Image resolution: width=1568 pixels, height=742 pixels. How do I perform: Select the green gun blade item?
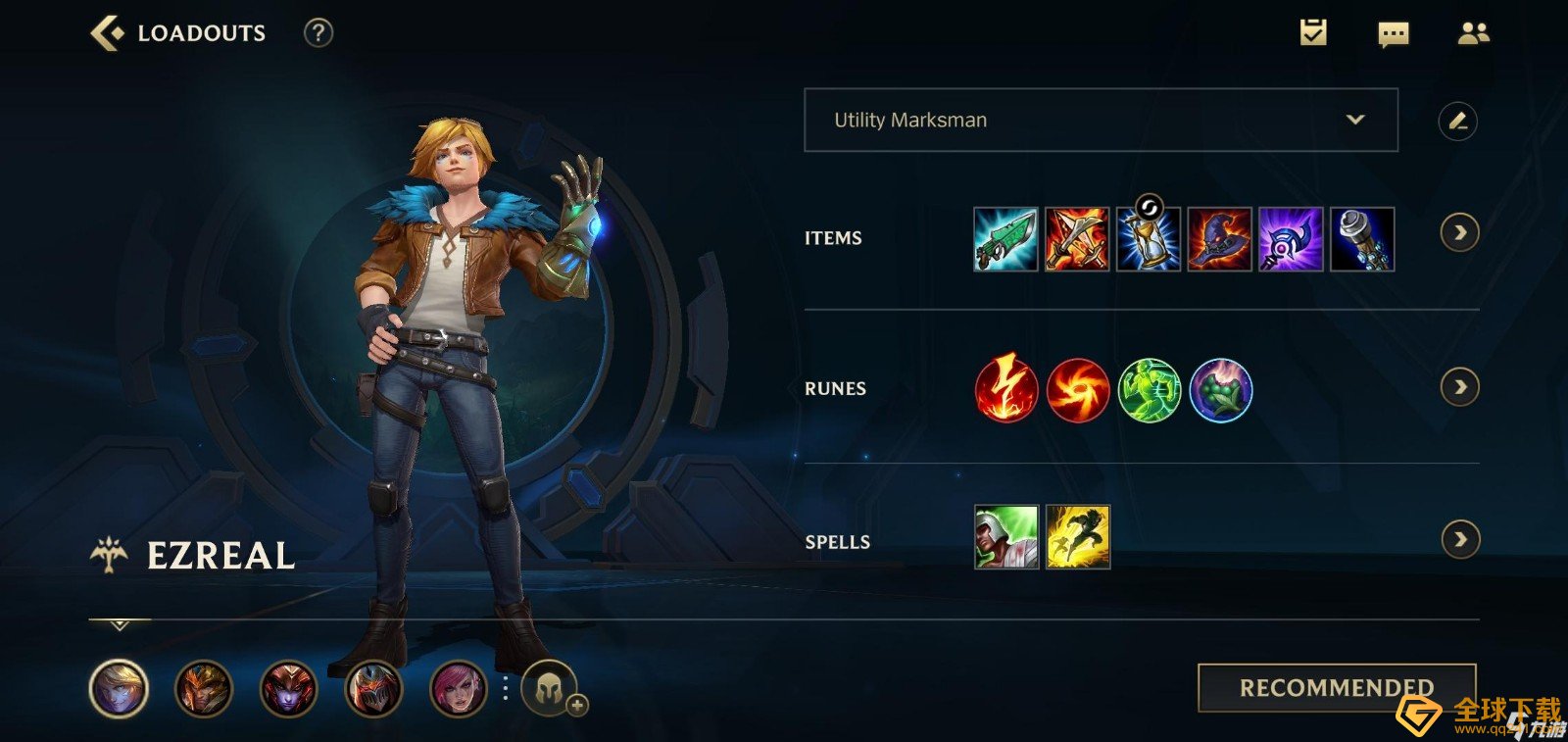tap(1005, 239)
